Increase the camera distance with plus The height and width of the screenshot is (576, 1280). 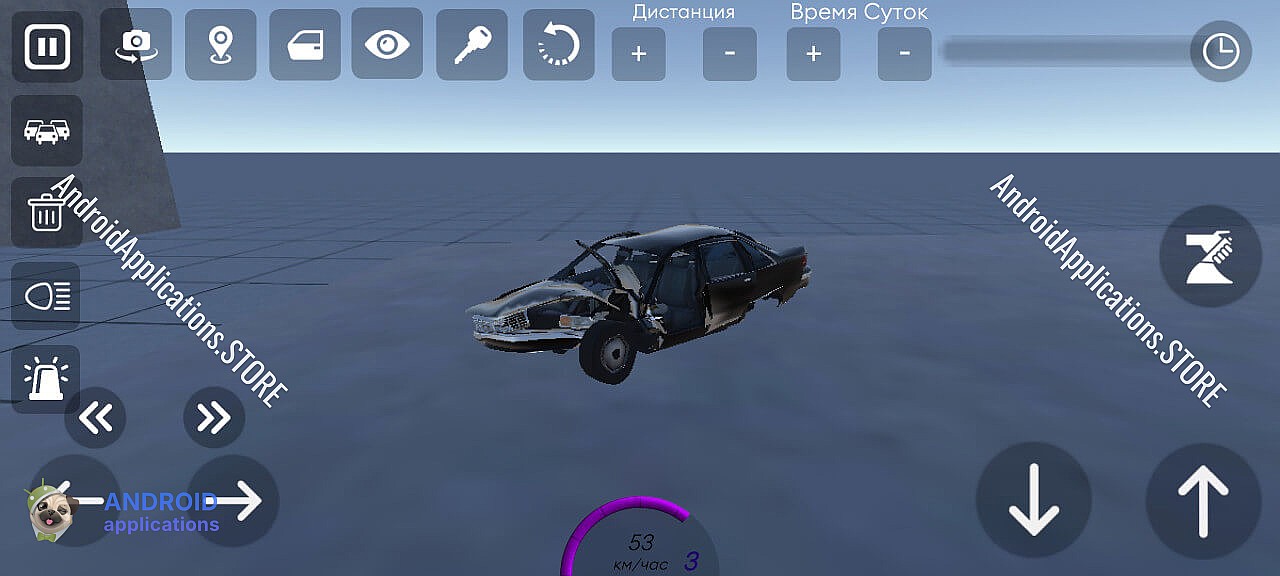639,54
